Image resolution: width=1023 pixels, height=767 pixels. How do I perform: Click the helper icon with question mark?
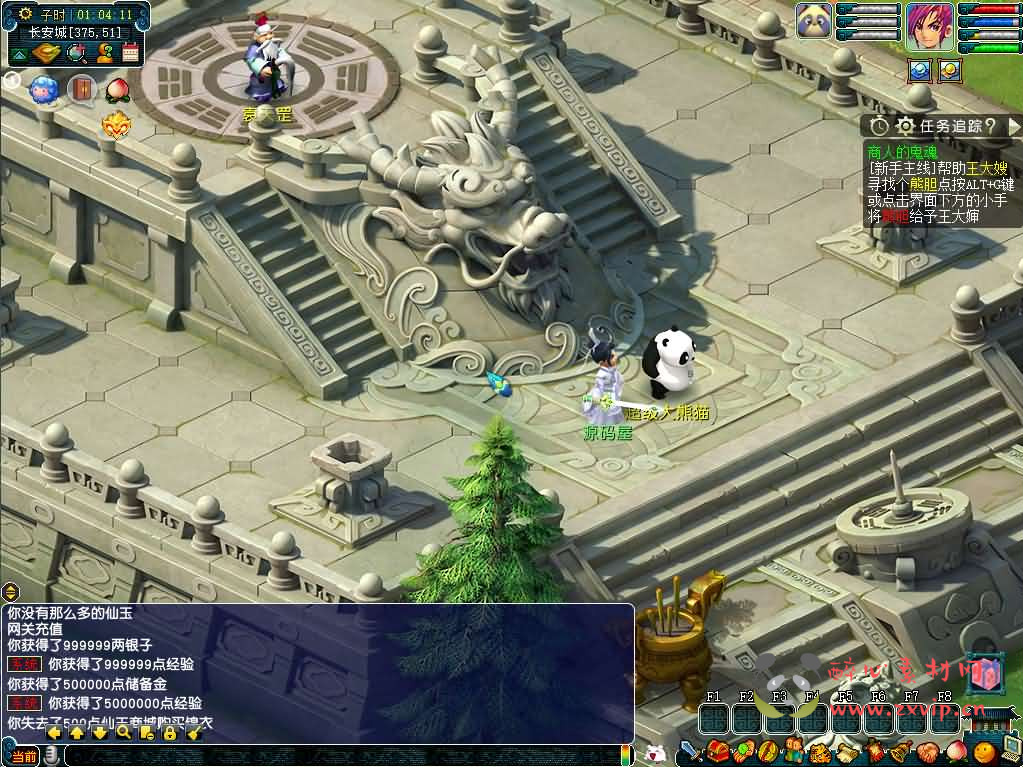tap(104, 53)
